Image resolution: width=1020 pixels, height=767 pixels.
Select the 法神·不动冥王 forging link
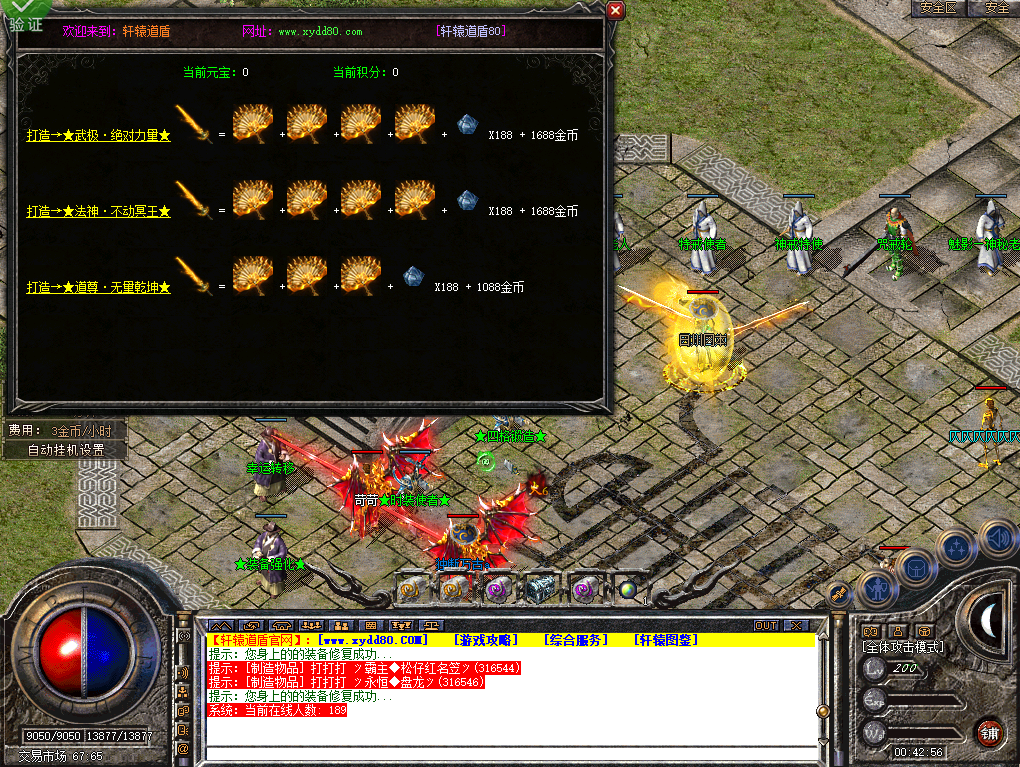tap(98, 212)
